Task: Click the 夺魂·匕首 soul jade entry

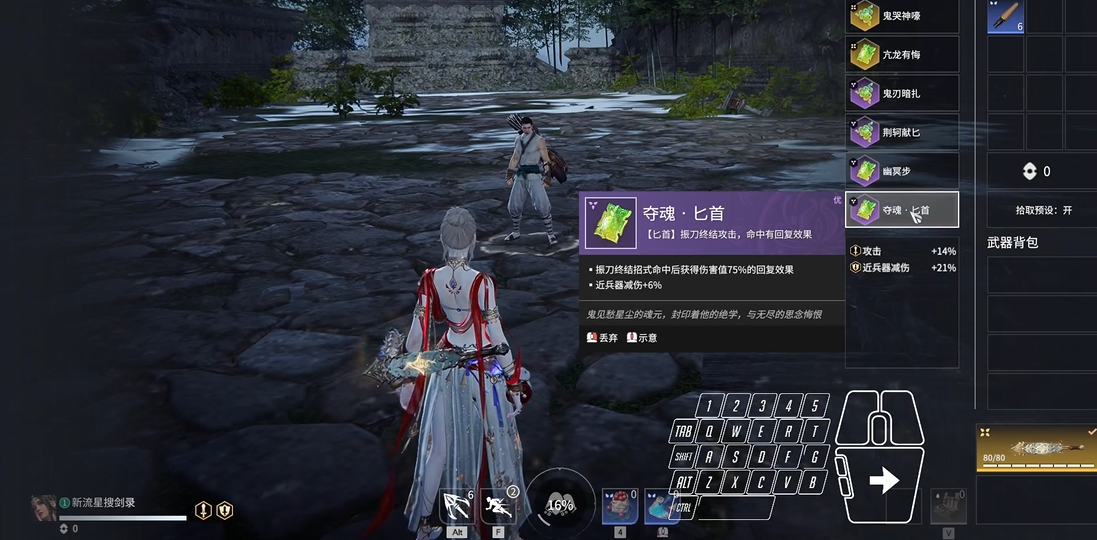Action: (902, 210)
